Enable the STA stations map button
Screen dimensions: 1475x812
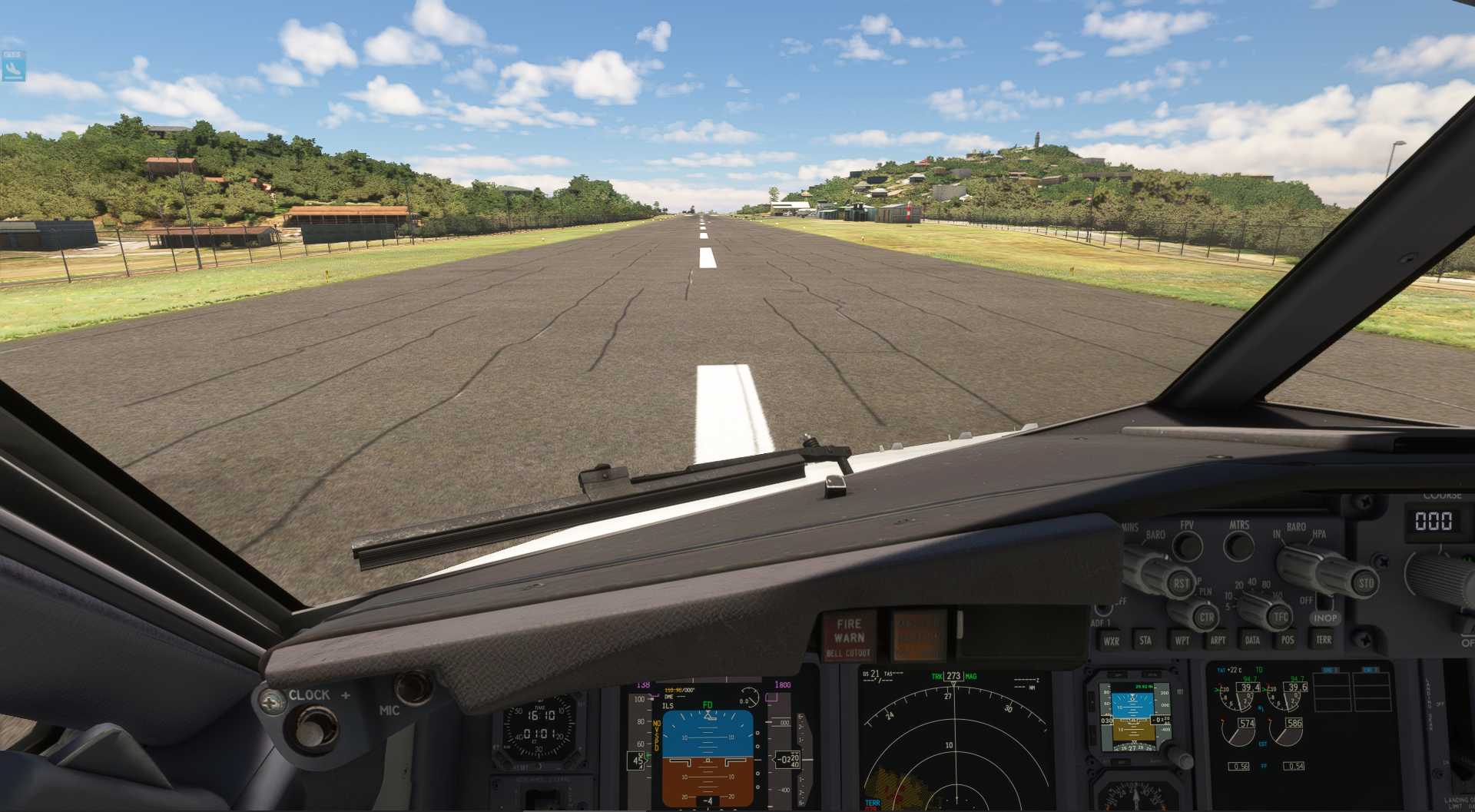pyautogui.click(x=1145, y=640)
